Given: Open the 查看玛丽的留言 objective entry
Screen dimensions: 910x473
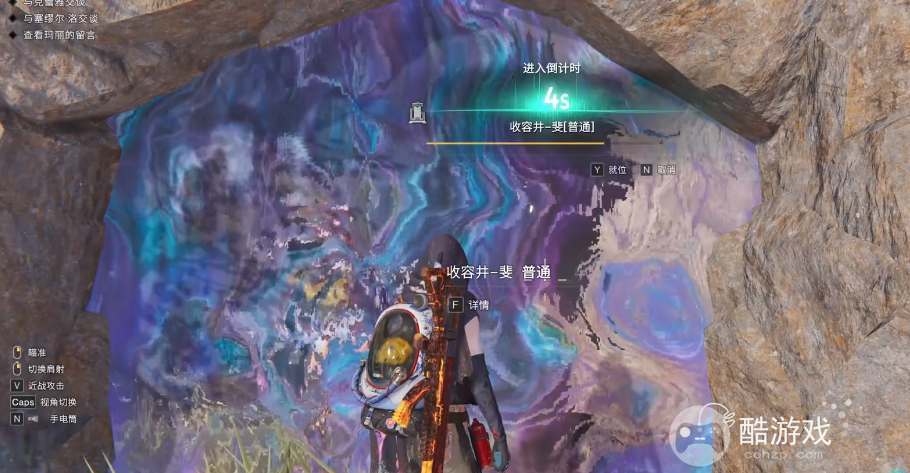Looking at the screenshot, I should pyautogui.click(x=59, y=35).
